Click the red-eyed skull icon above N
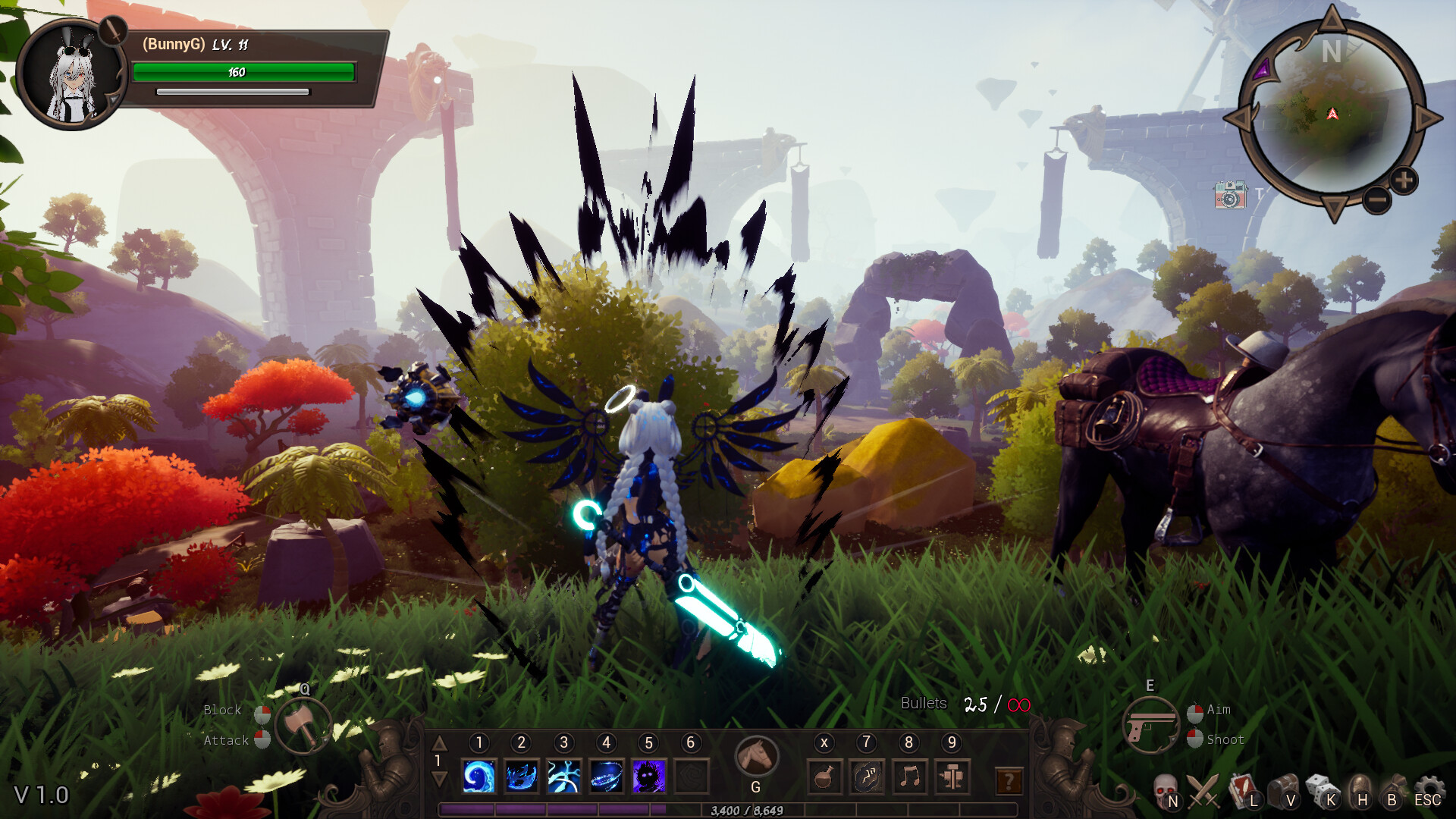The height and width of the screenshot is (819, 1456). point(1166,789)
